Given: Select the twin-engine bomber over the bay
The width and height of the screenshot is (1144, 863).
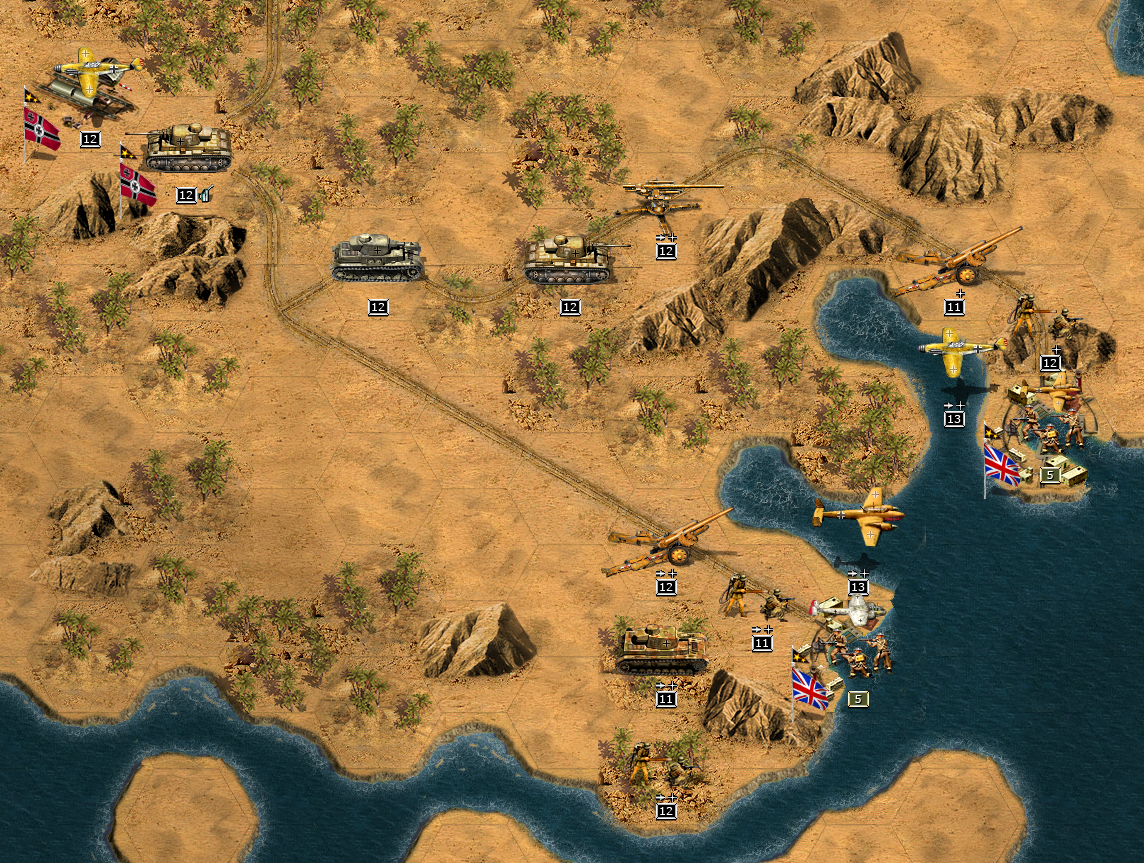Looking at the screenshot, I should (859, 517).
